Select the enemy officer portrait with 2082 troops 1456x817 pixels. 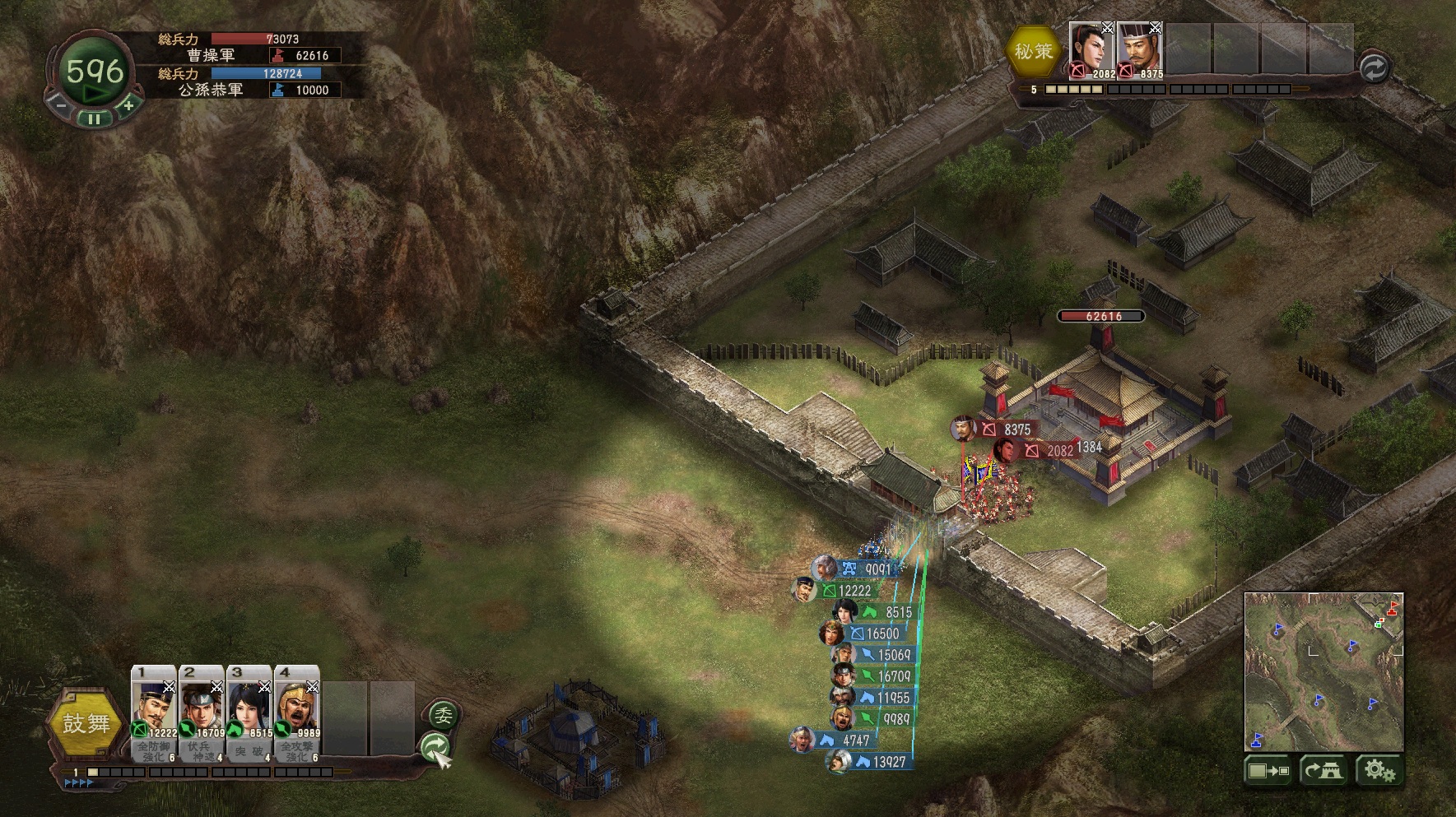1091,50
